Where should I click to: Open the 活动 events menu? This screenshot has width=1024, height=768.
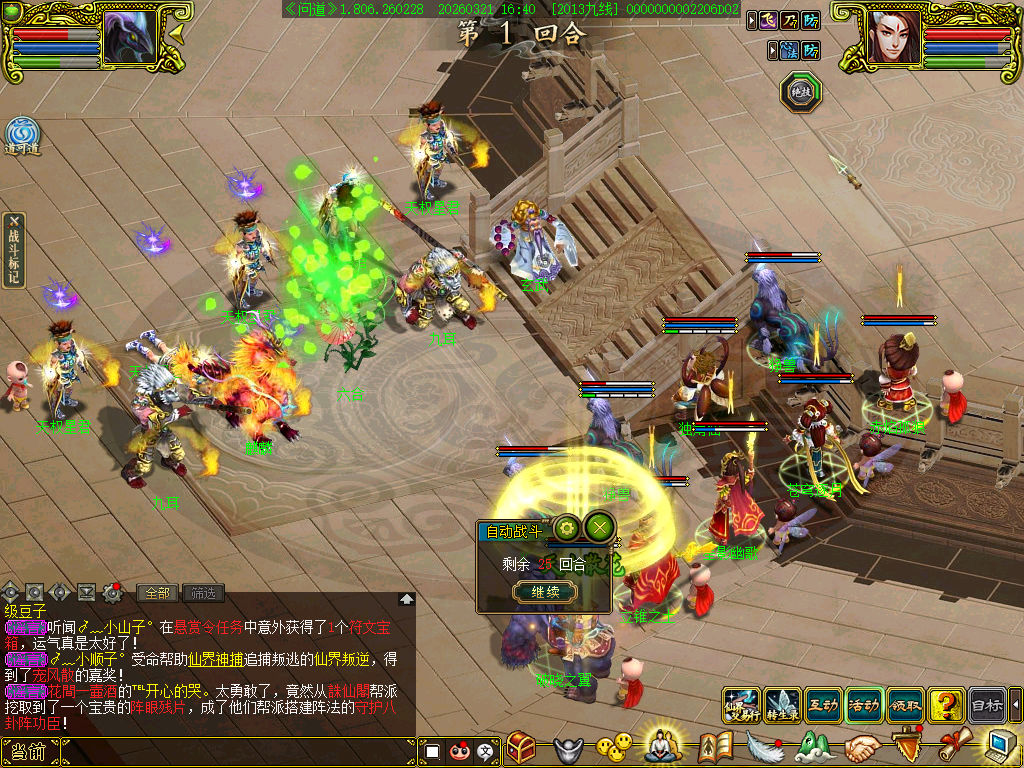pyautogui.click(x=864, y=704)
